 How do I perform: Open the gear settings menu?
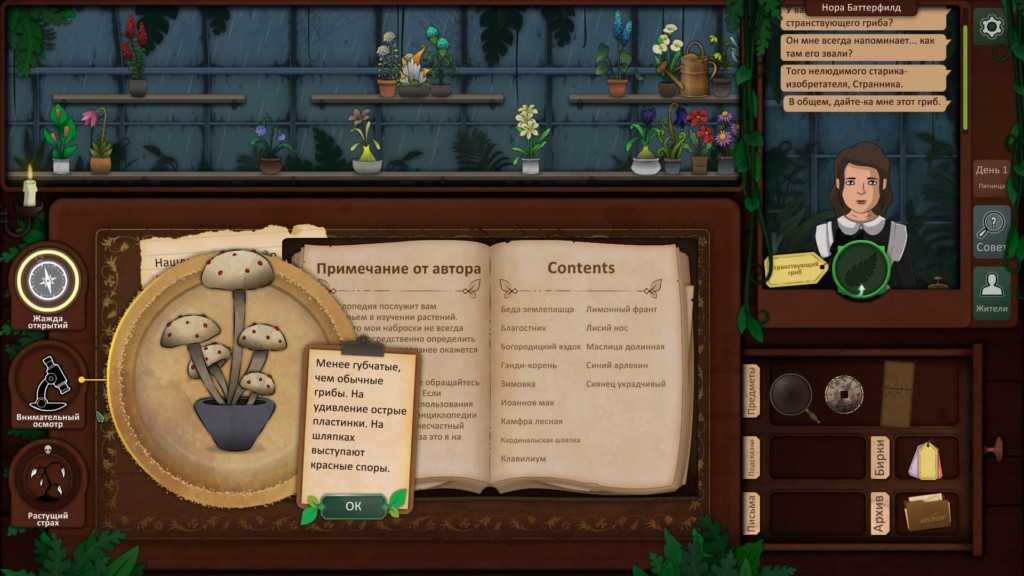click(x=991, y=27)
